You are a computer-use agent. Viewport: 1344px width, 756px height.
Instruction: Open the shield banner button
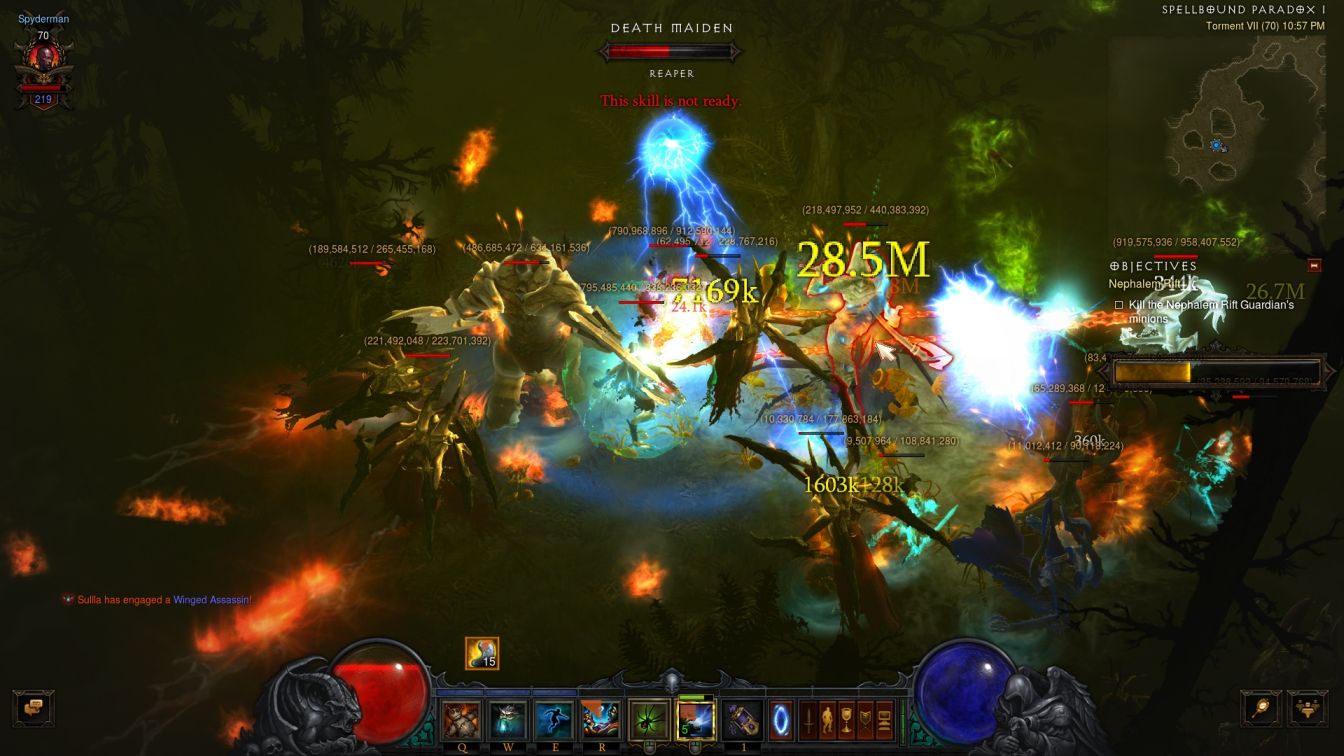[865, 720]
